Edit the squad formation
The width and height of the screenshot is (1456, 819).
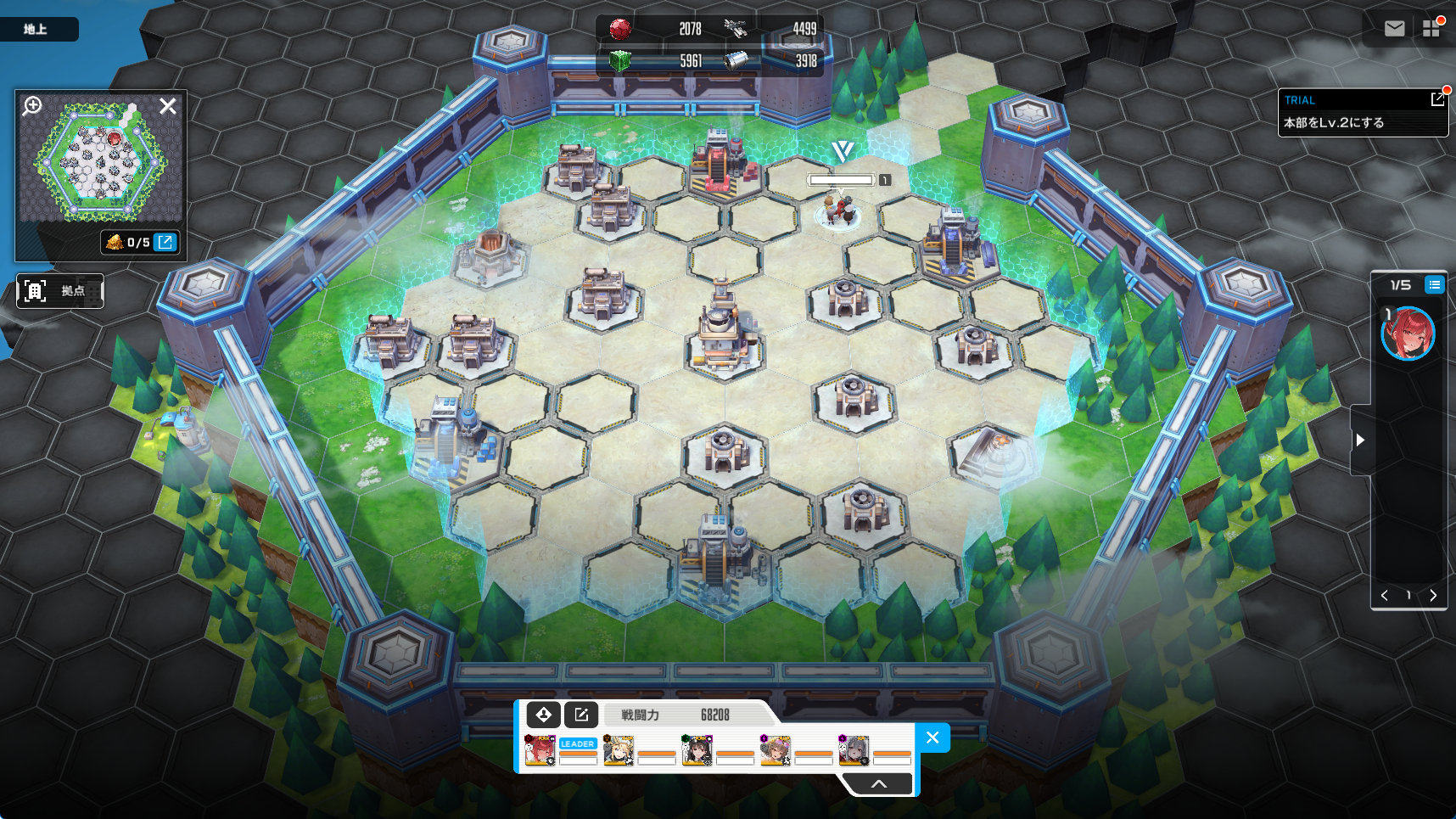coord(581,715)
